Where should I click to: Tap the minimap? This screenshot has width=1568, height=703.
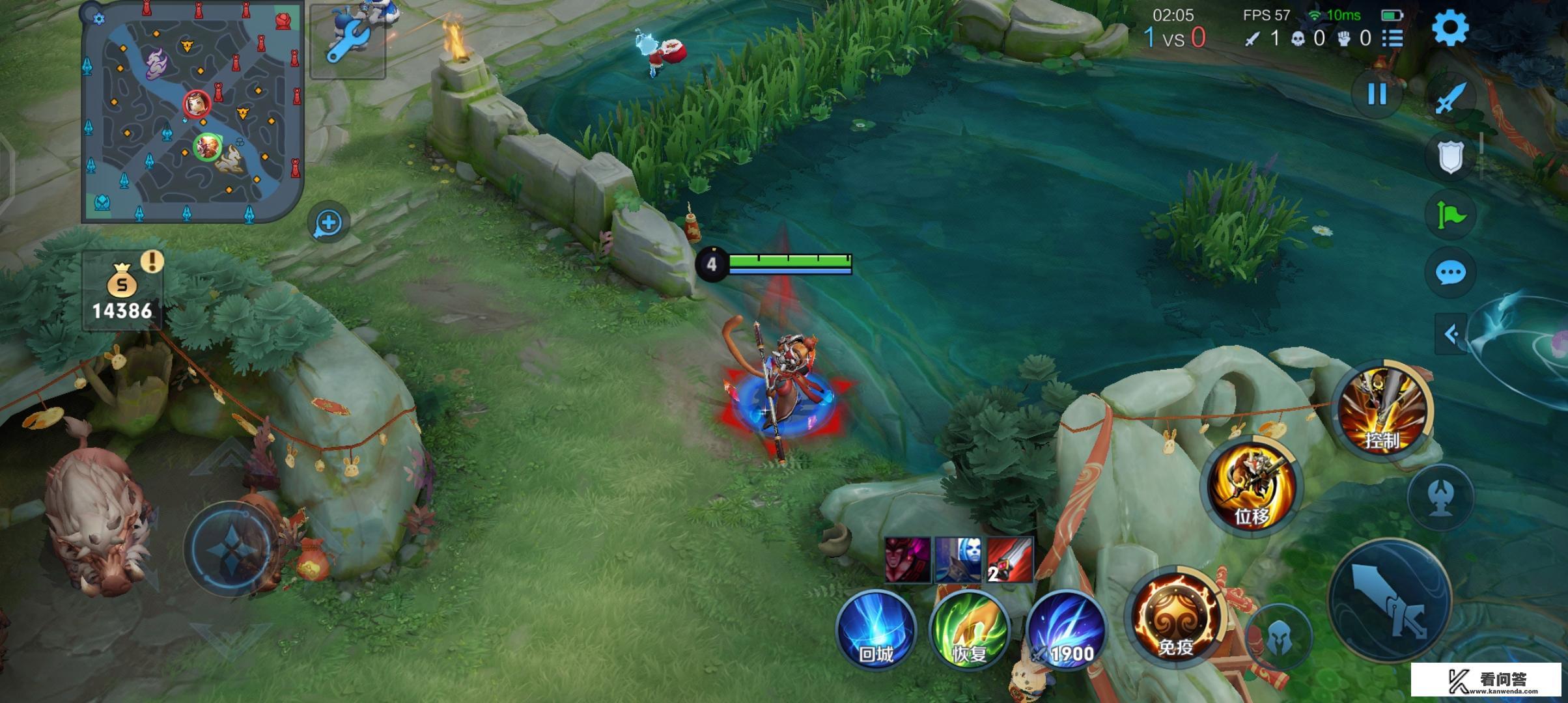(193, 112)
